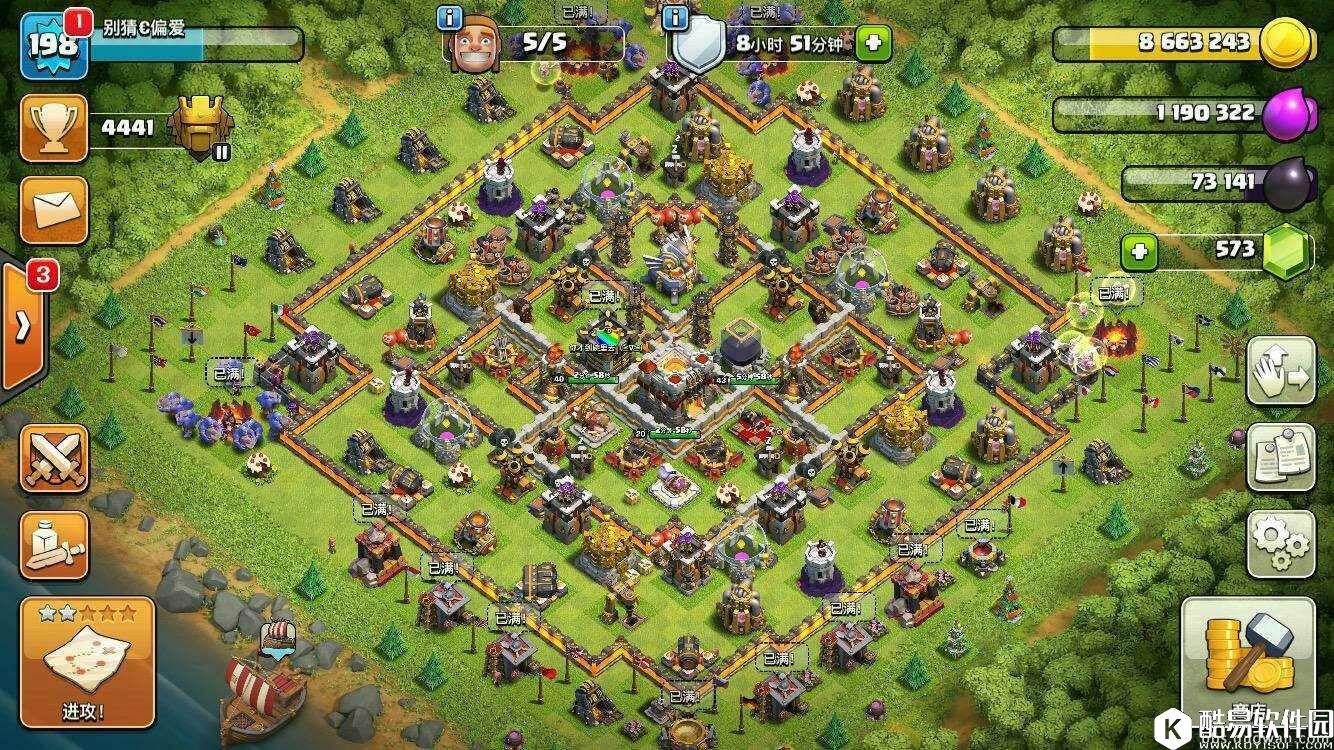Open the gear settings button
Screen dimensions: 1334x750
pos(1280,544)
